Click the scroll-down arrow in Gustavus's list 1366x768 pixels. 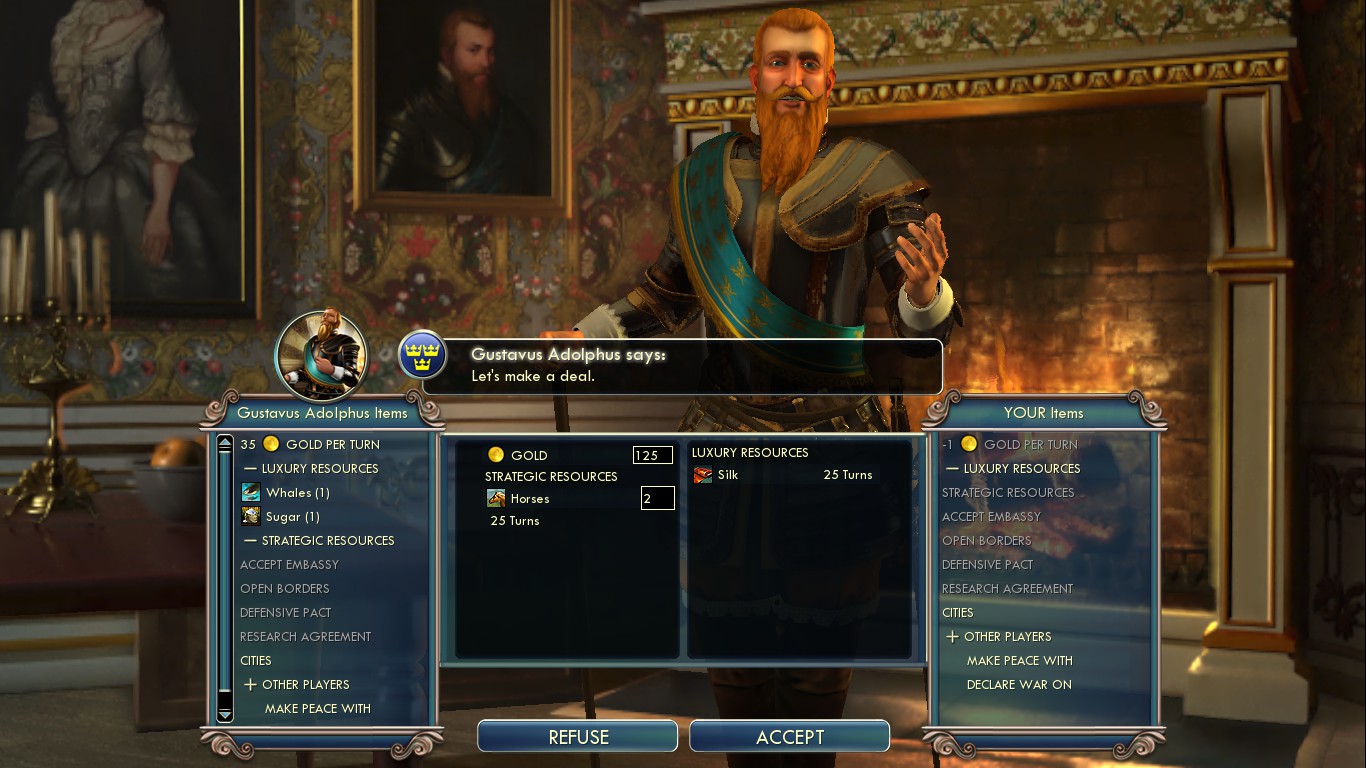tap(225, 713)
